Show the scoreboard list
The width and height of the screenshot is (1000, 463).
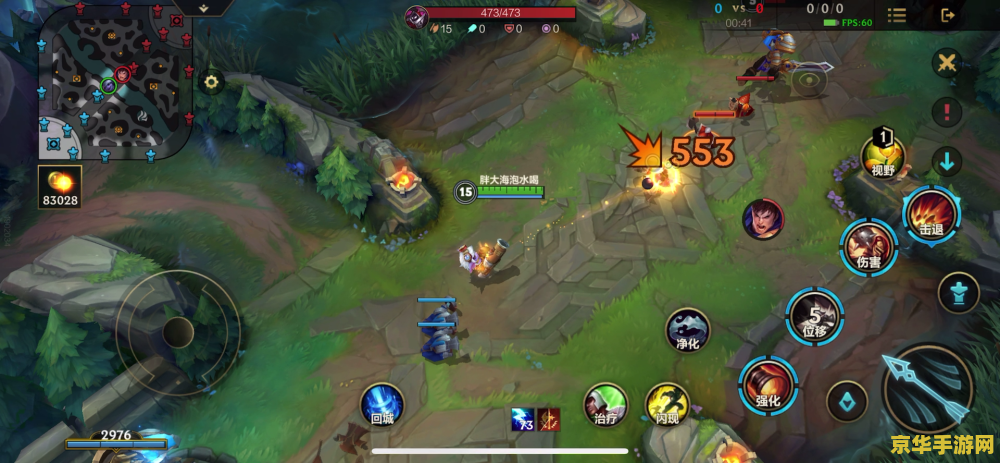tap(897, 15)
